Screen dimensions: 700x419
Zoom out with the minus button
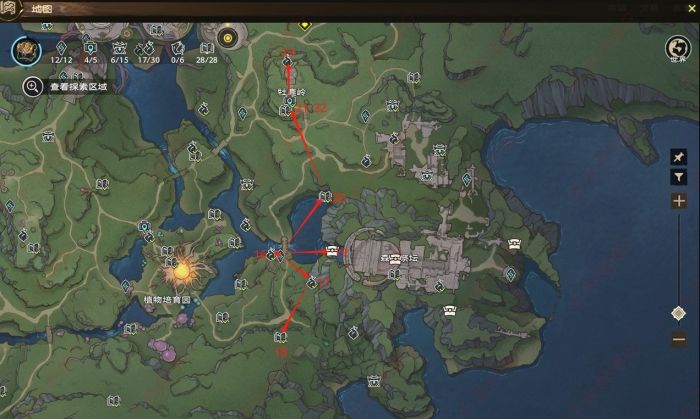pyautogui.click(x=679, y=340)
